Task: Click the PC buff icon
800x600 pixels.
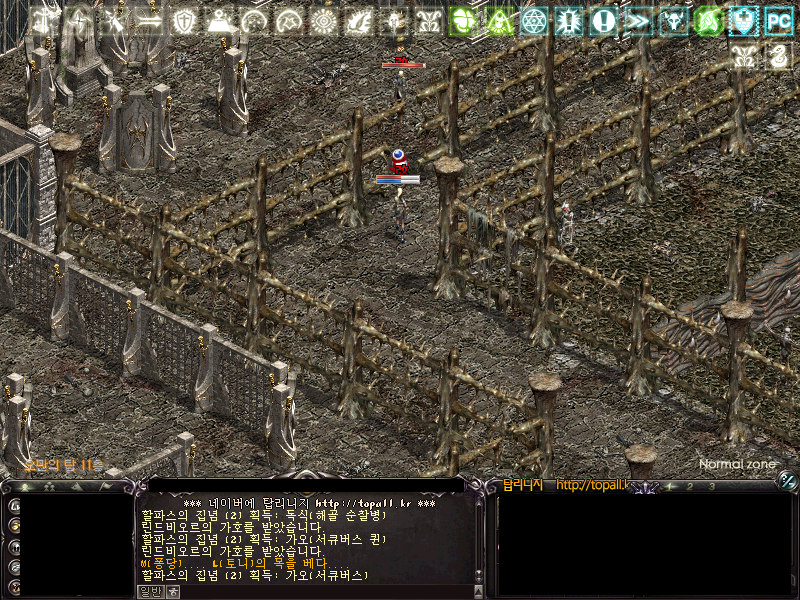Action: point(778,20)
